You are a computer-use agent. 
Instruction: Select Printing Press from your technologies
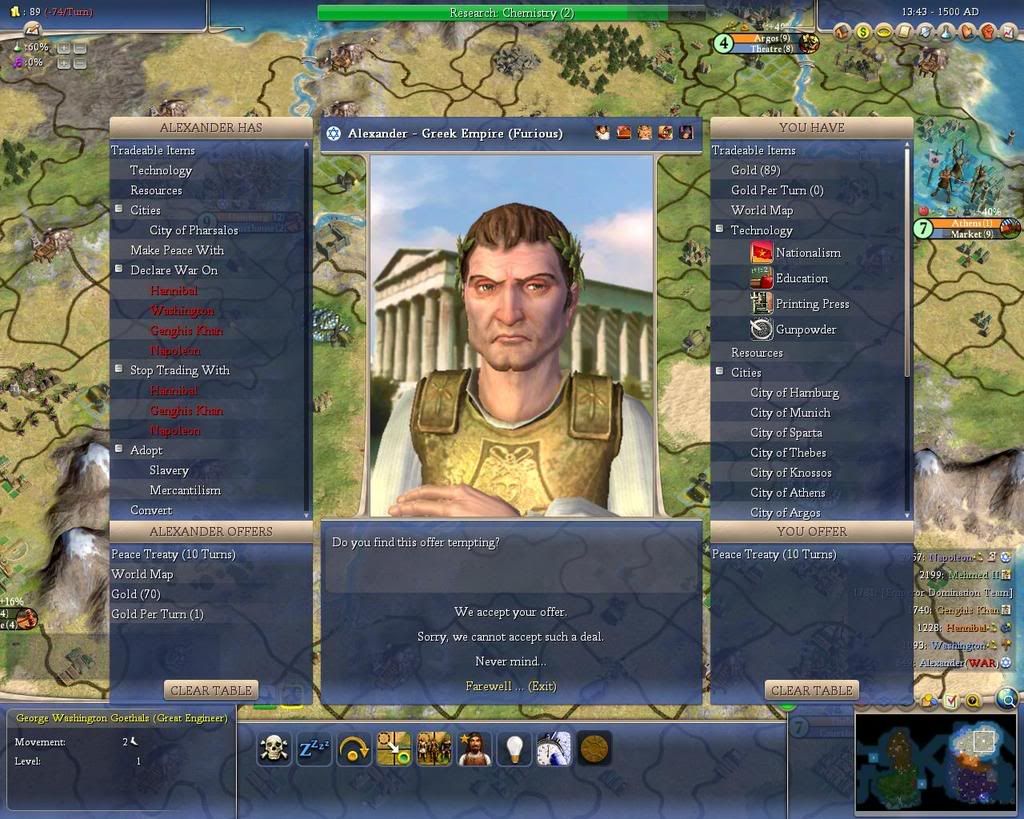click(x=812, y=304)
